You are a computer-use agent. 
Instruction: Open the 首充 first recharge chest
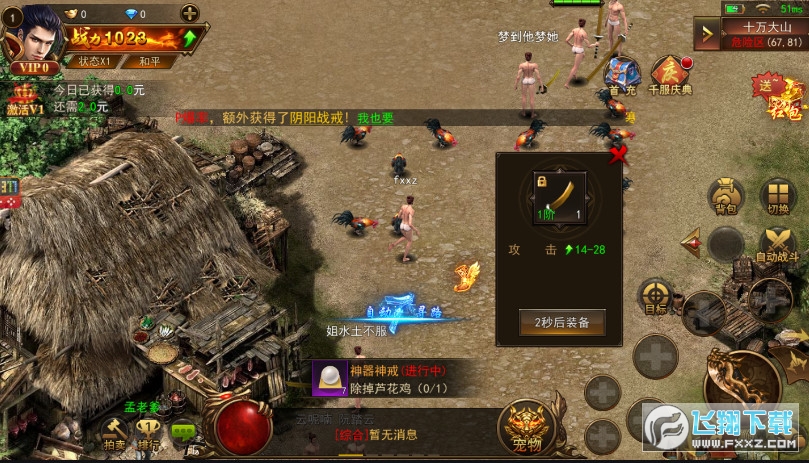click(x=622, y=75)
